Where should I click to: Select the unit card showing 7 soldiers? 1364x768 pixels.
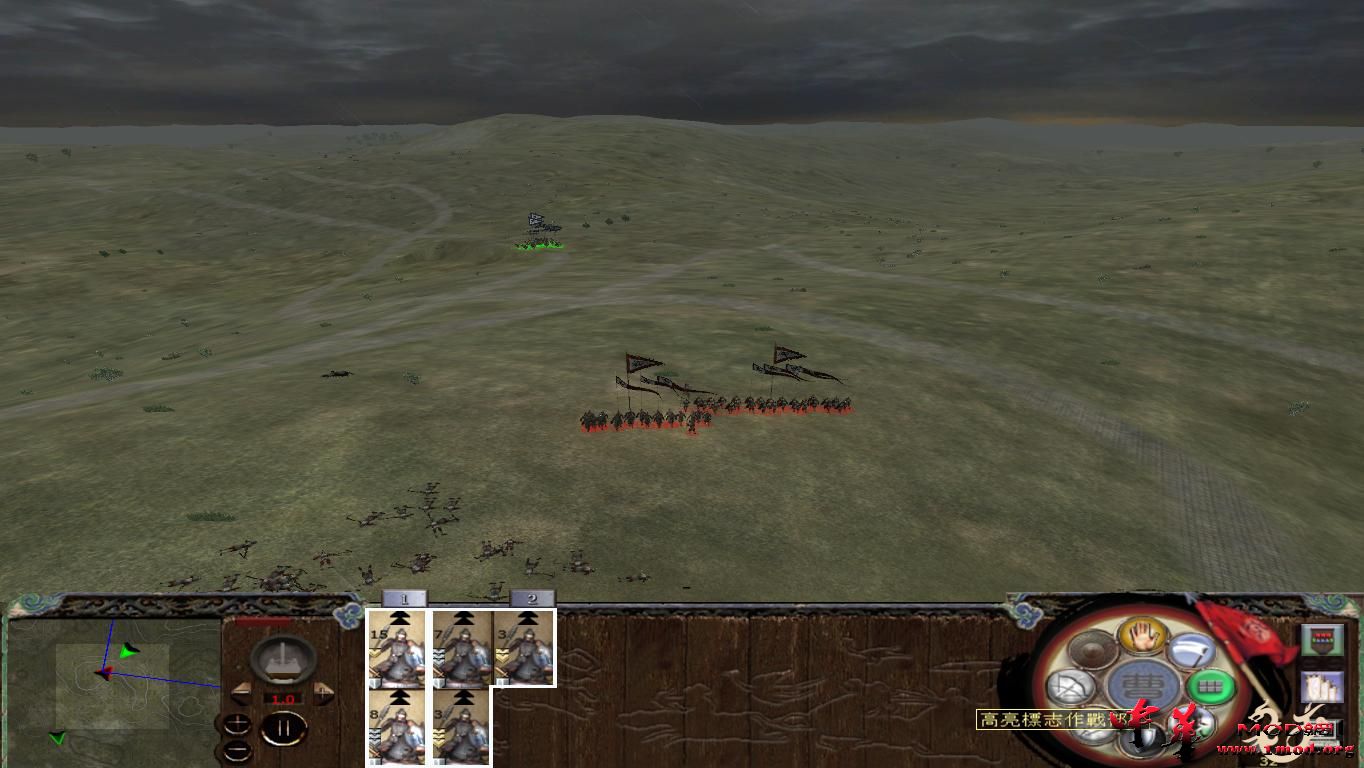coord(461,648)
